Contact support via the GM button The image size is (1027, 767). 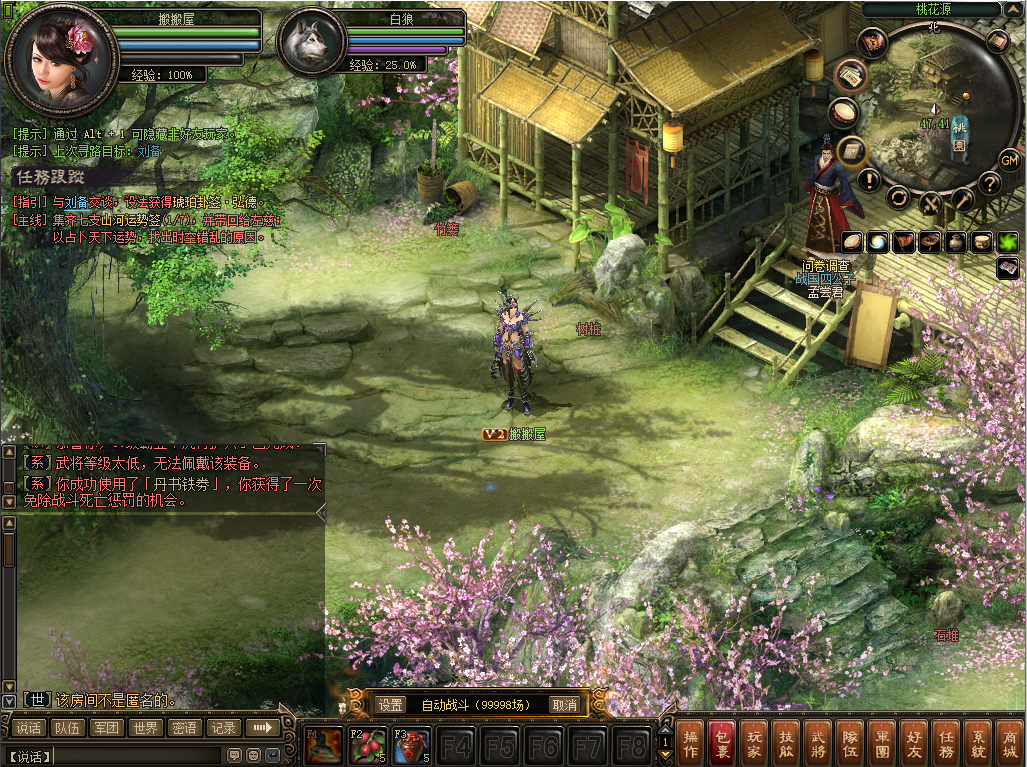point(1009,159)
